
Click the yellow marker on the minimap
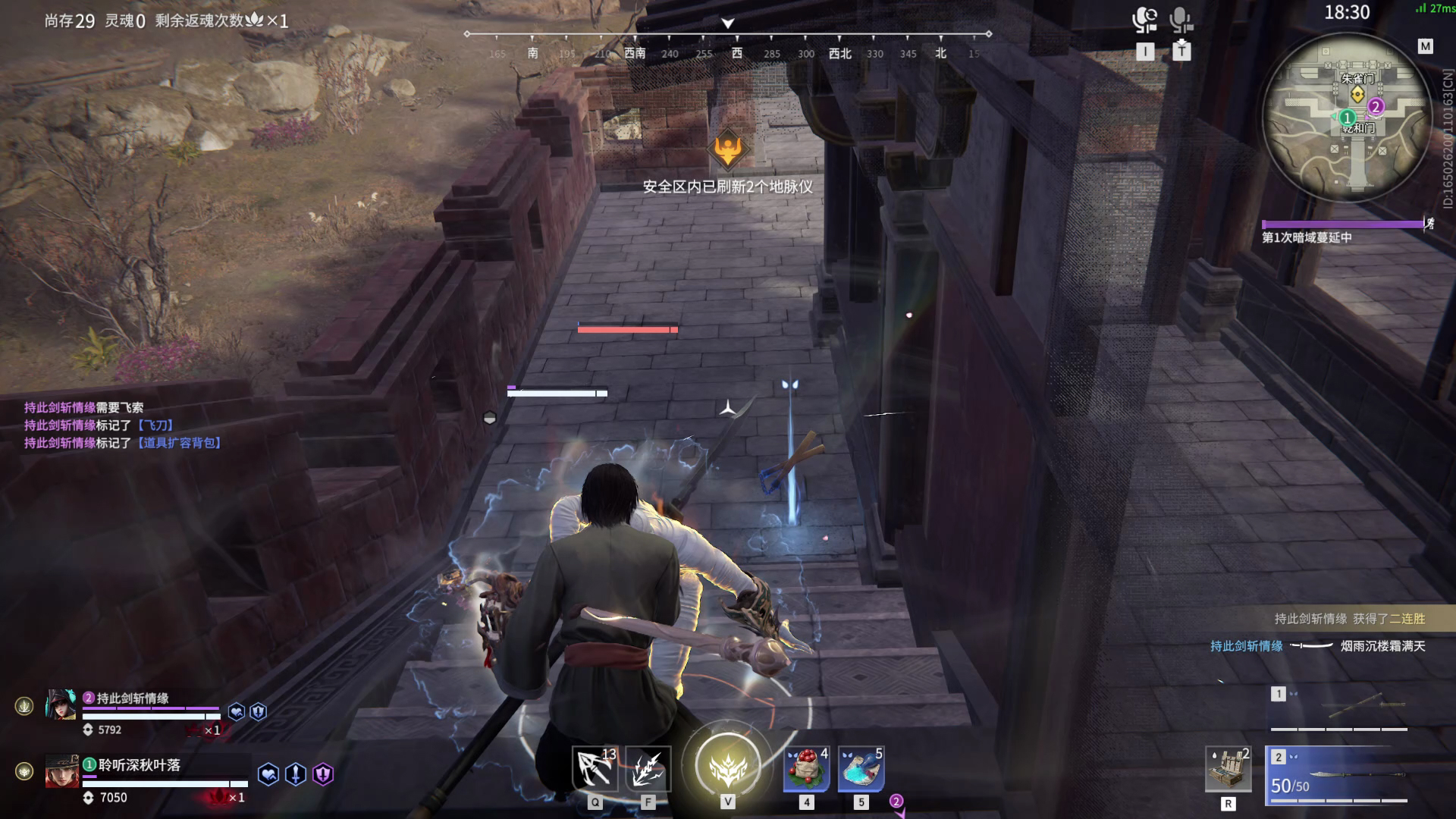pyautogui.click(x=1357, y=94)
